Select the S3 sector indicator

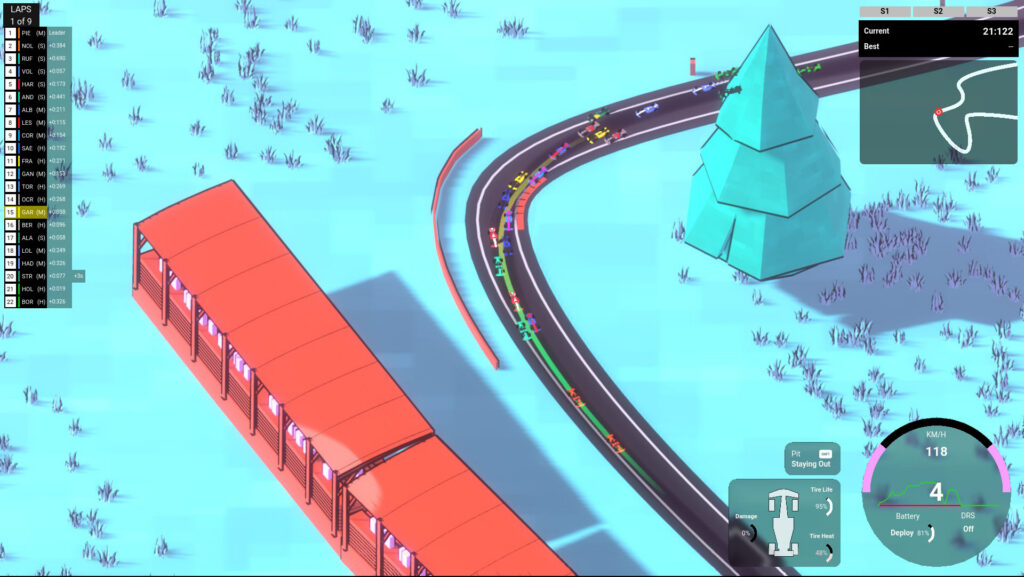pyautogui.click(x=990, y=11)
